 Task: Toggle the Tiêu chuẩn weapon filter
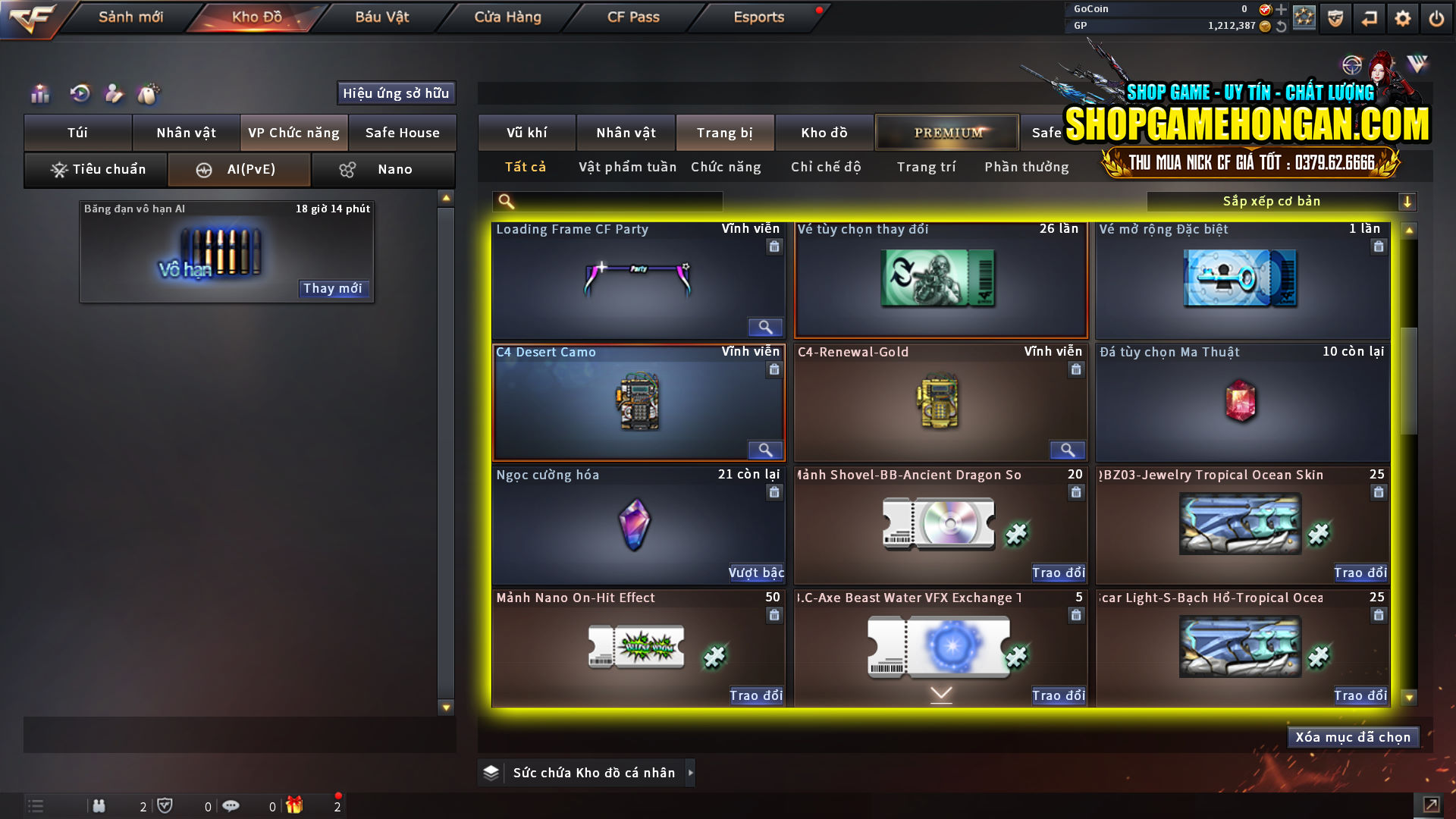(x=95, y=169)
